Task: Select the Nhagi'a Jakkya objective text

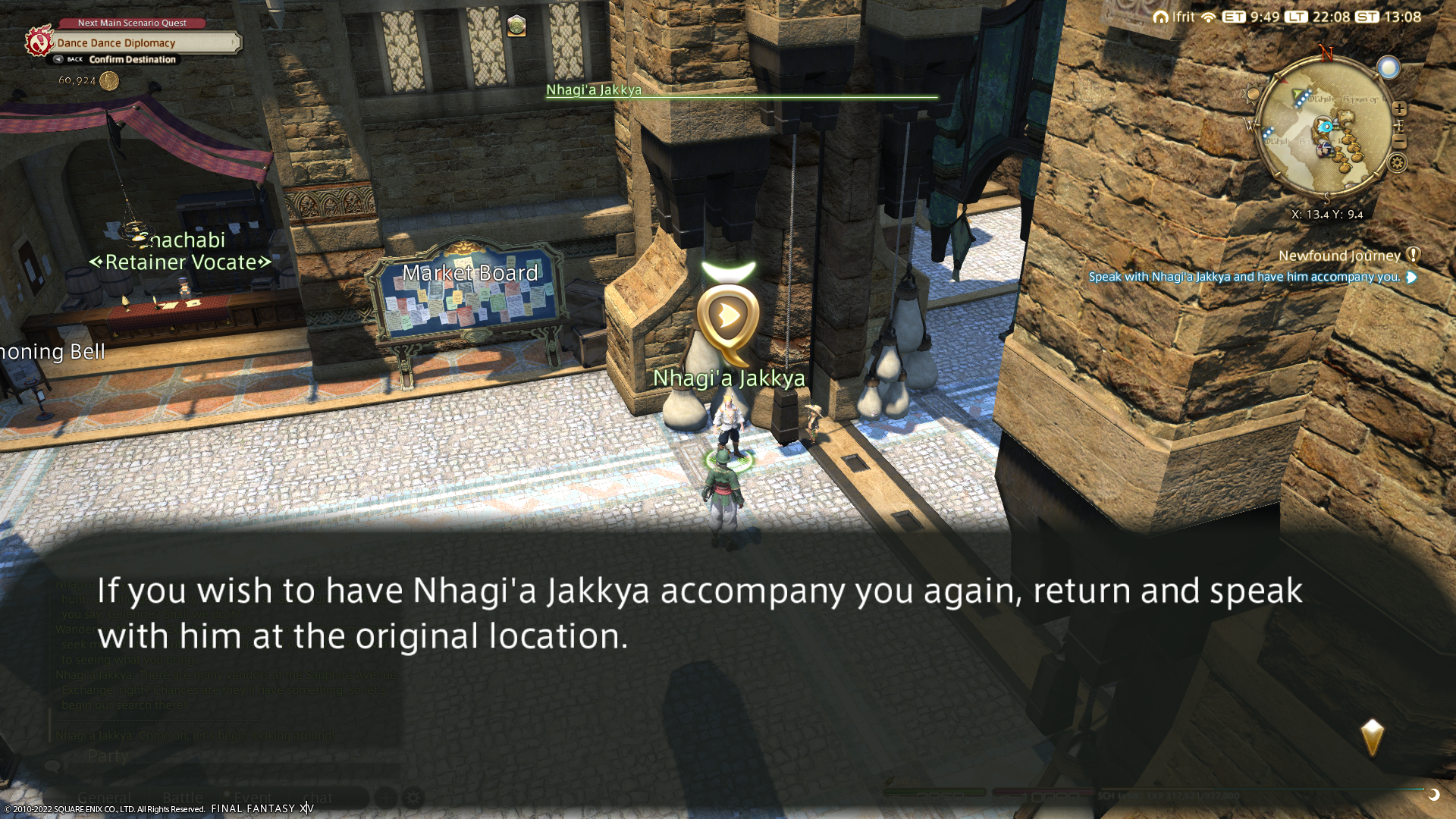Action: coord(1244,277)
